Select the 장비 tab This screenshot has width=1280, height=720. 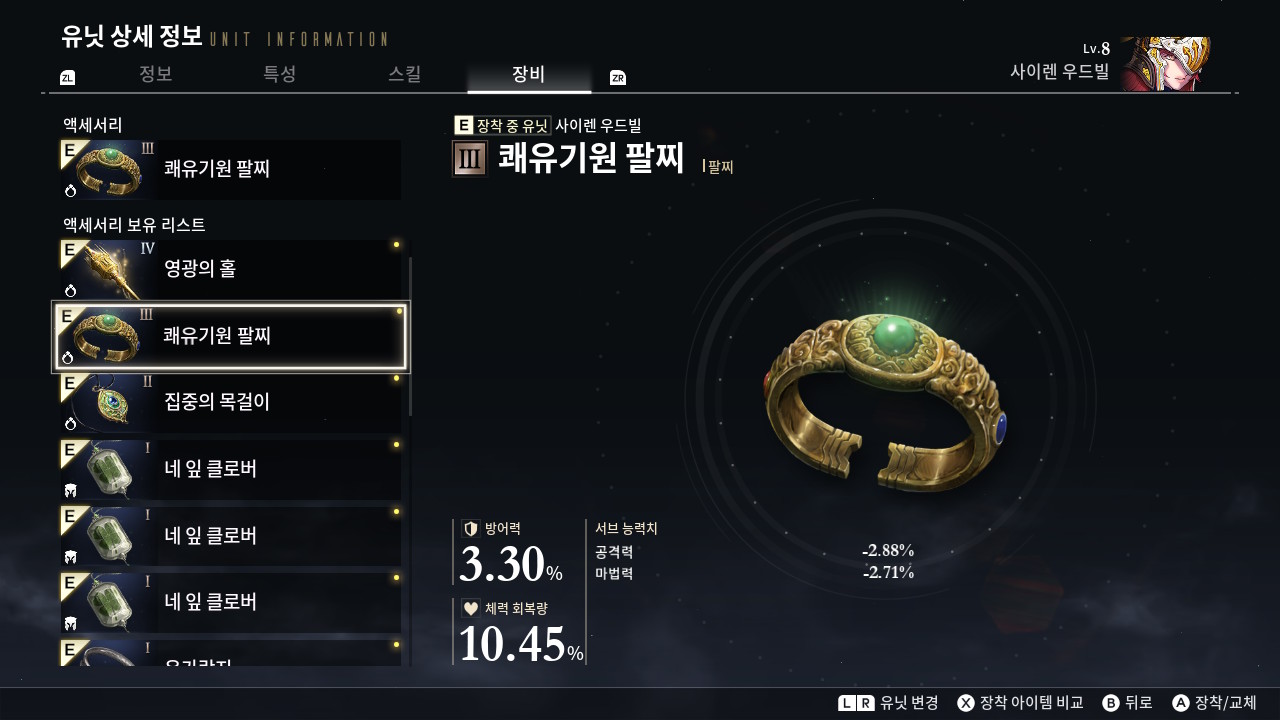coord(528,74)
